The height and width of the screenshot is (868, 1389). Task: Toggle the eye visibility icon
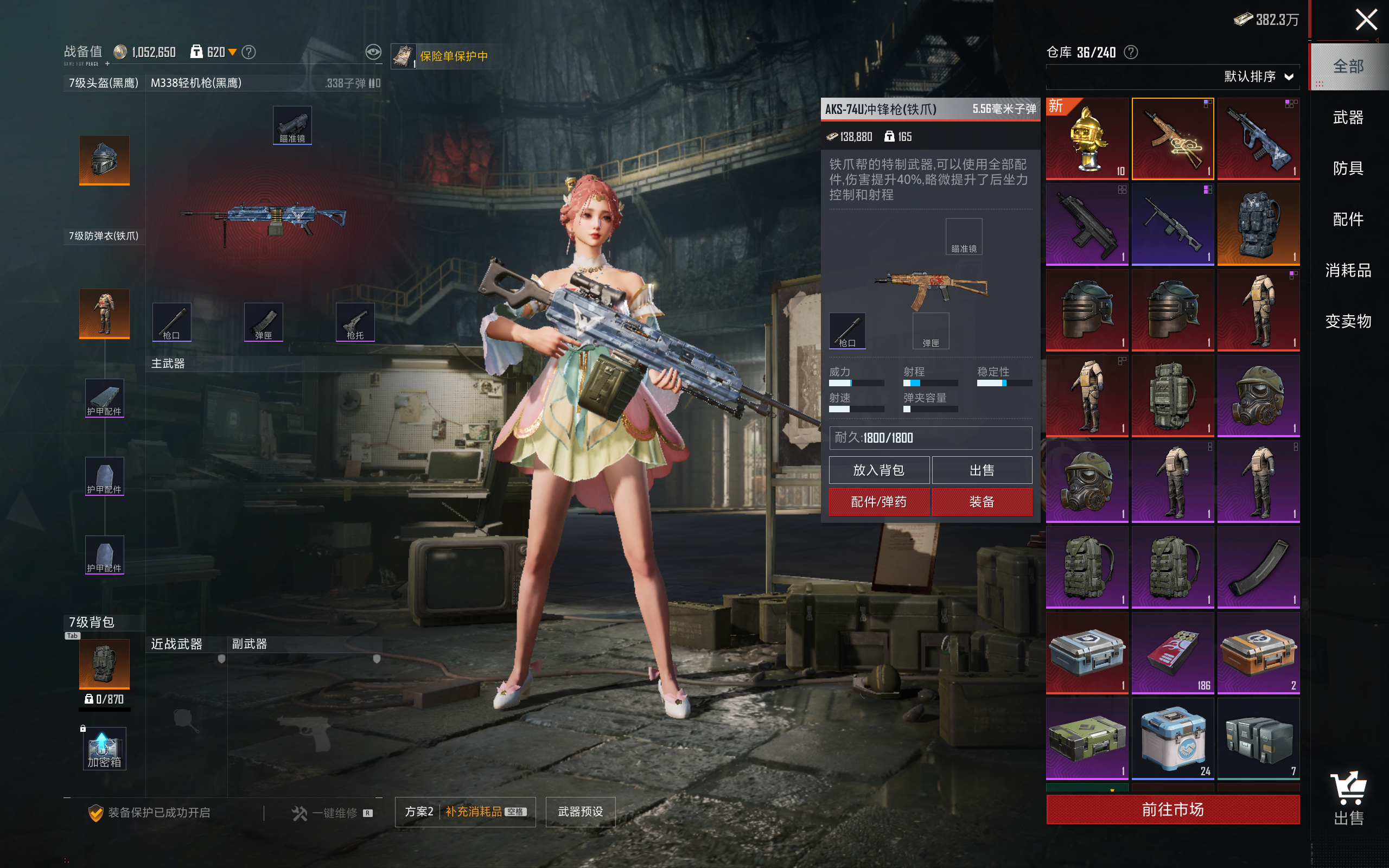[373, 52]
